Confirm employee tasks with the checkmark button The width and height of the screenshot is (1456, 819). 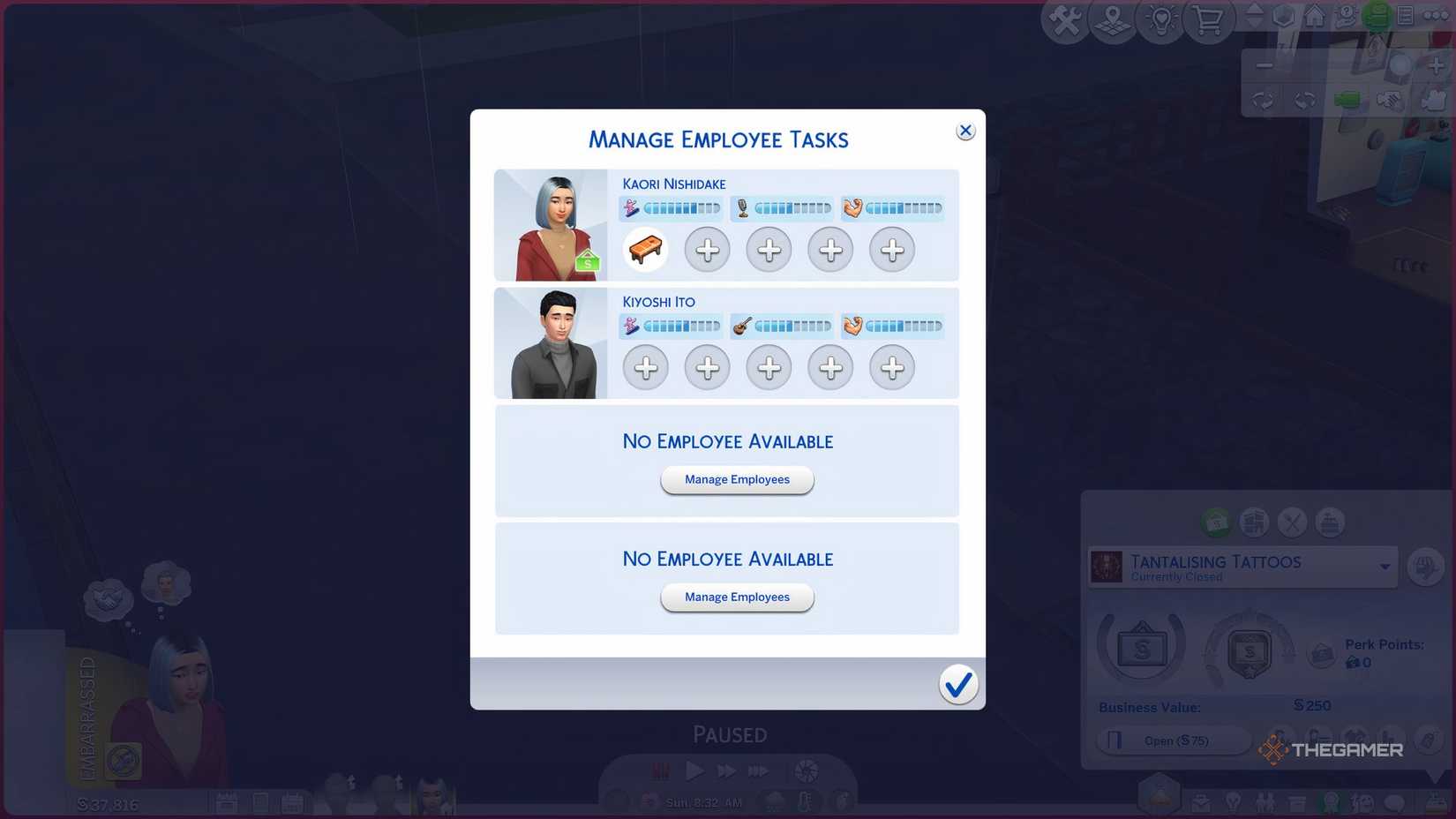pos(959,684)
